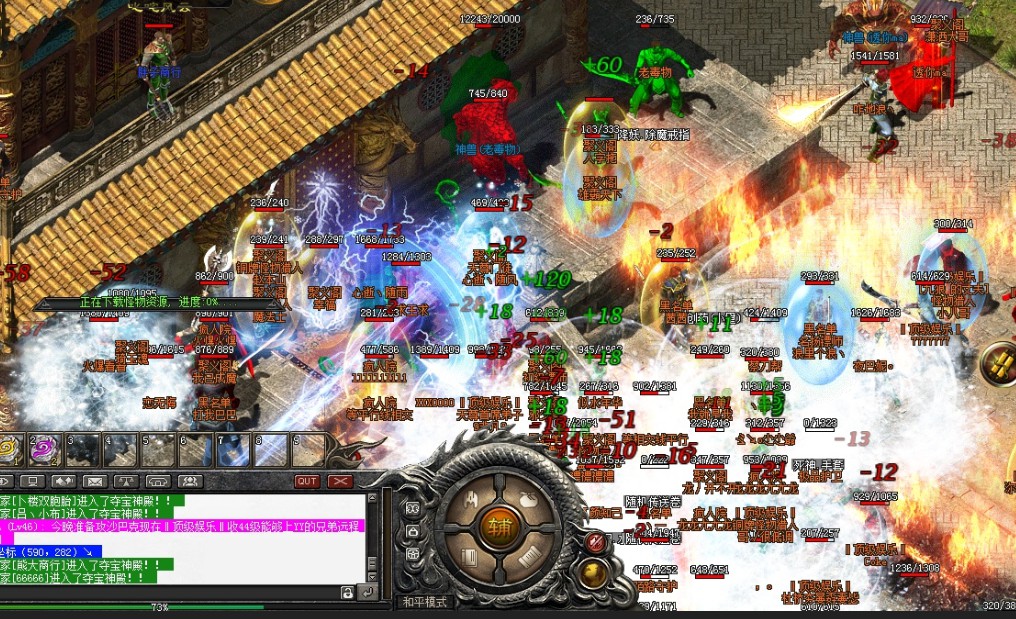Click the balance scales trade button
This screenshot has width=1016, height=619.
(x=125, y=481)
